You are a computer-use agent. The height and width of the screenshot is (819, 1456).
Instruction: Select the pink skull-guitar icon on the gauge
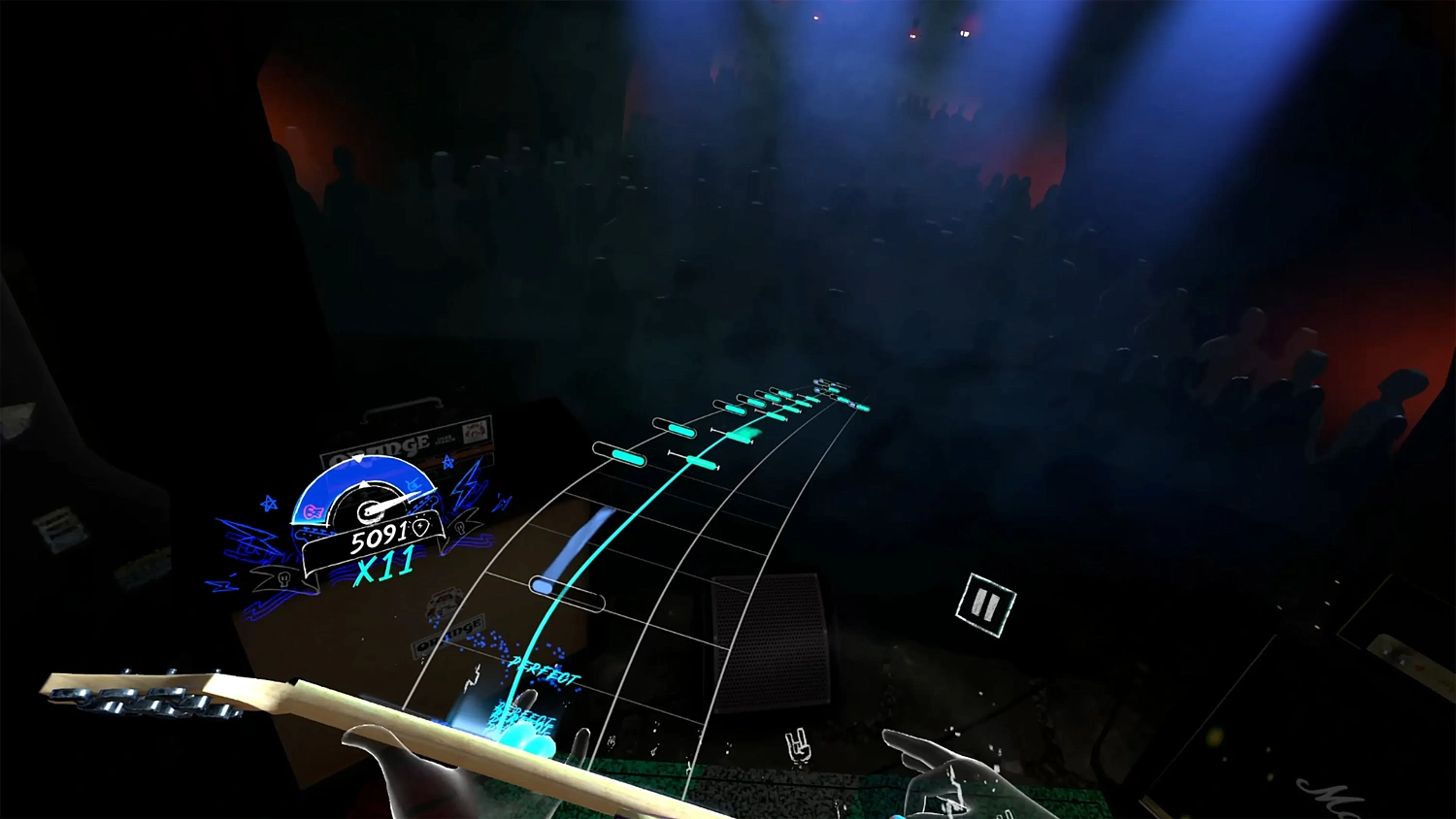pos(313,509)
